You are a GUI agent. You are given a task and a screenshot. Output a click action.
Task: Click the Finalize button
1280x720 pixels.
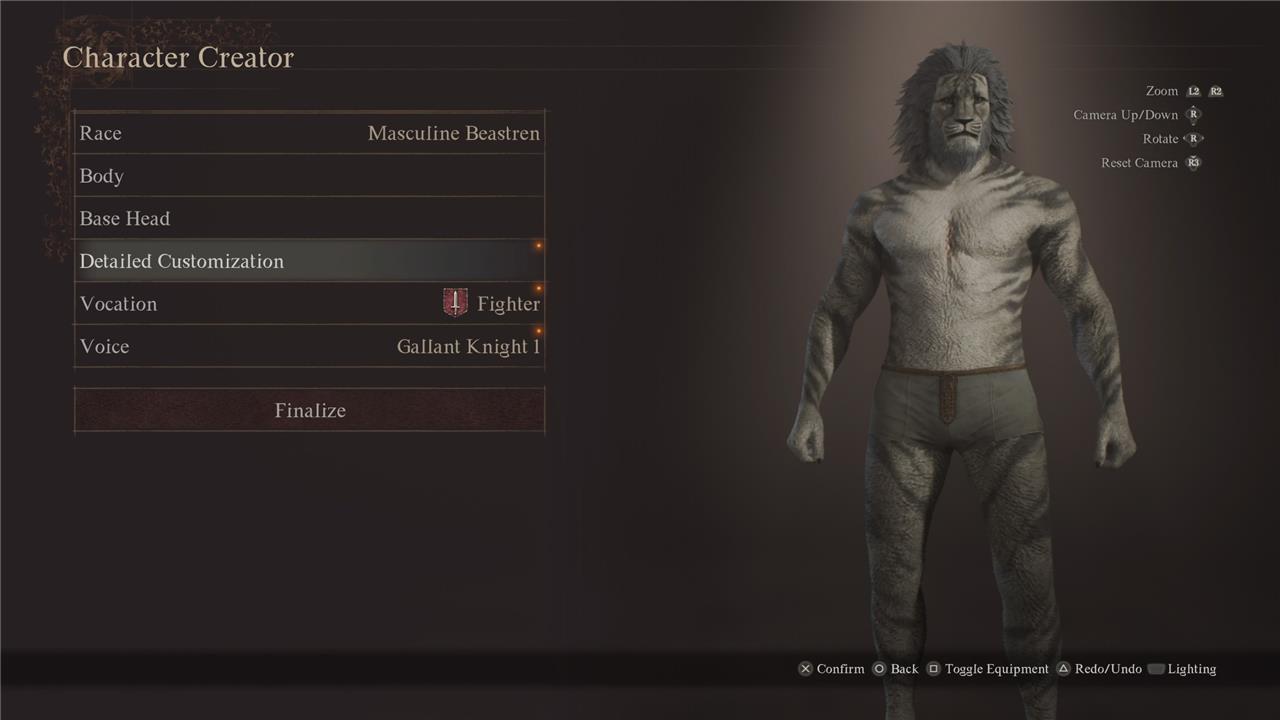pos(310,411)
